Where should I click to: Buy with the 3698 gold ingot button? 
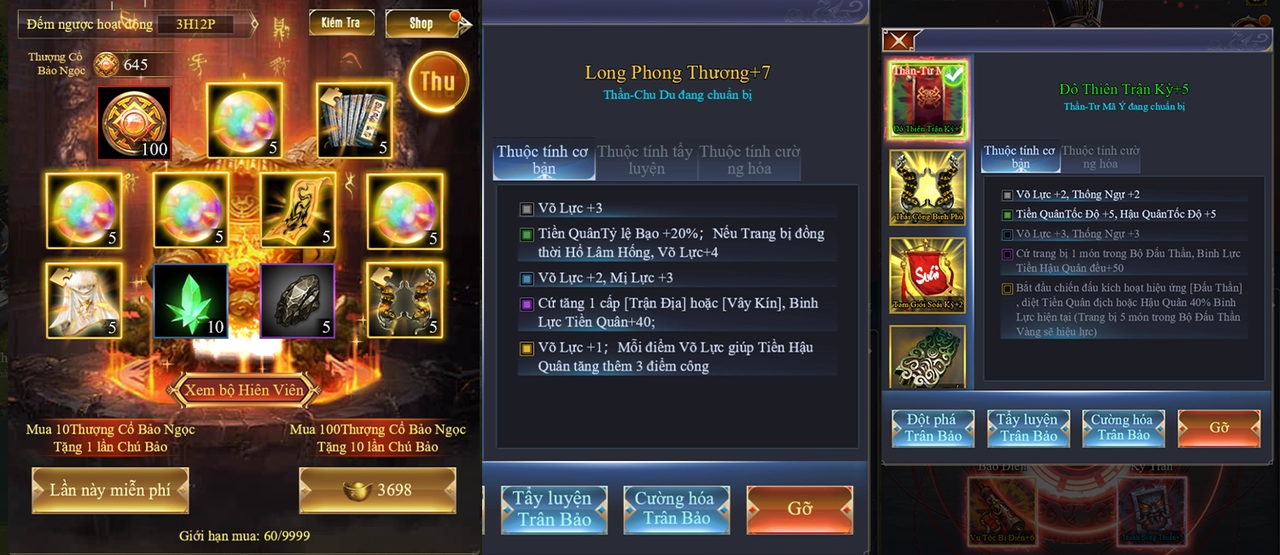click(x=377, y=490)
